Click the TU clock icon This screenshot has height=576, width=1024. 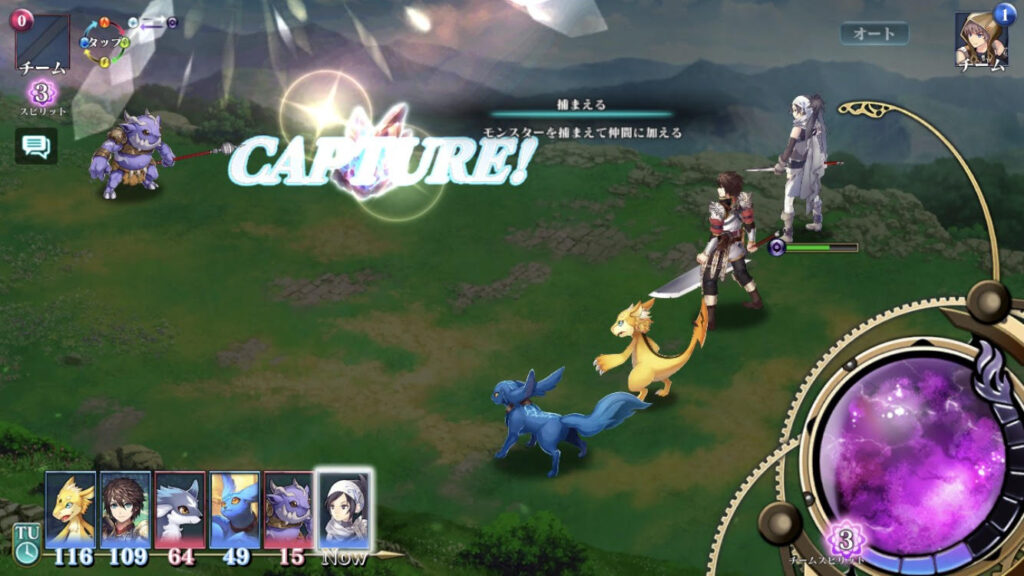click(x=26, y=543)
